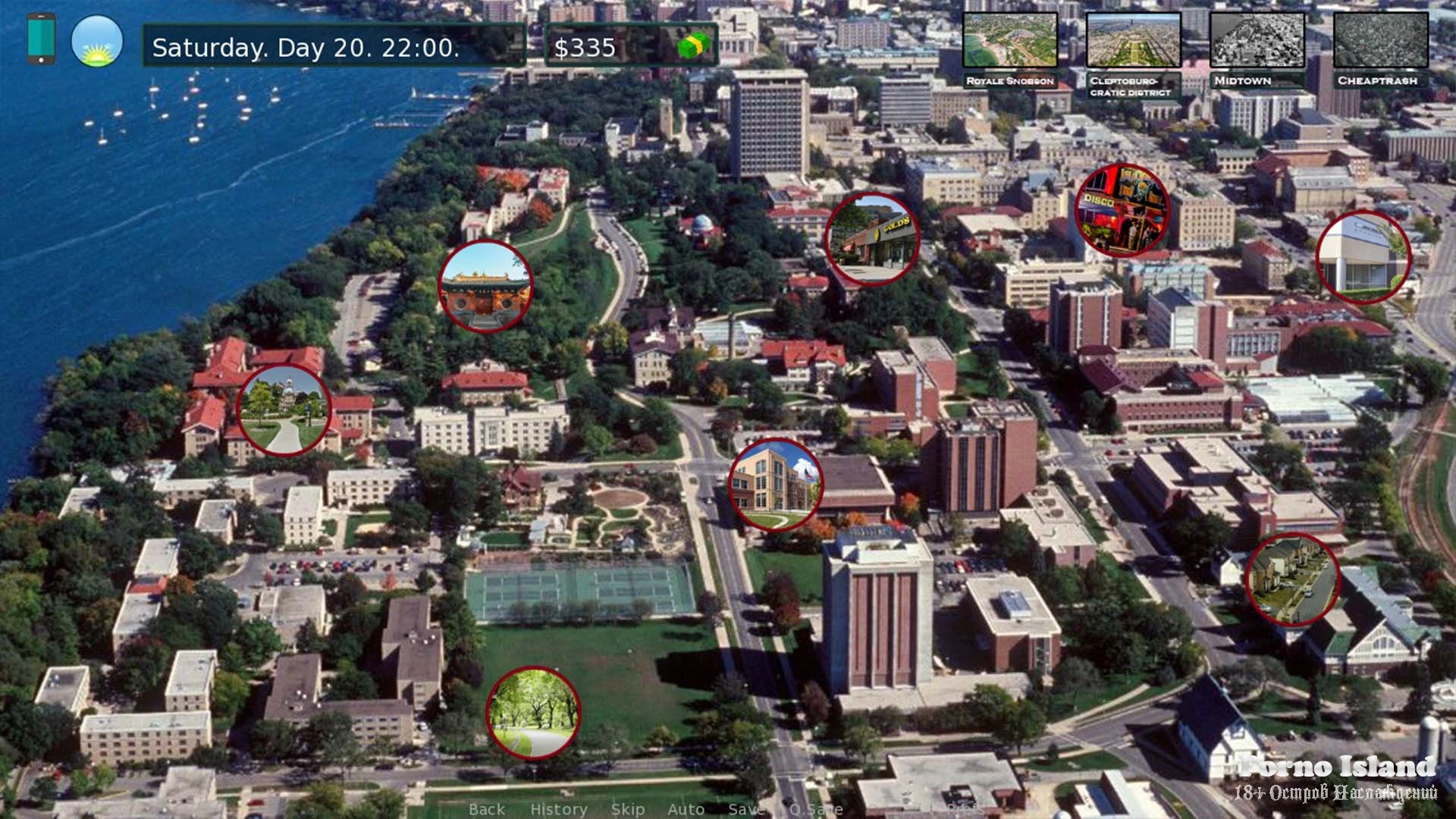Click the sun time-advance icon
Viewport: 1456px width, 819px height.
97,41
